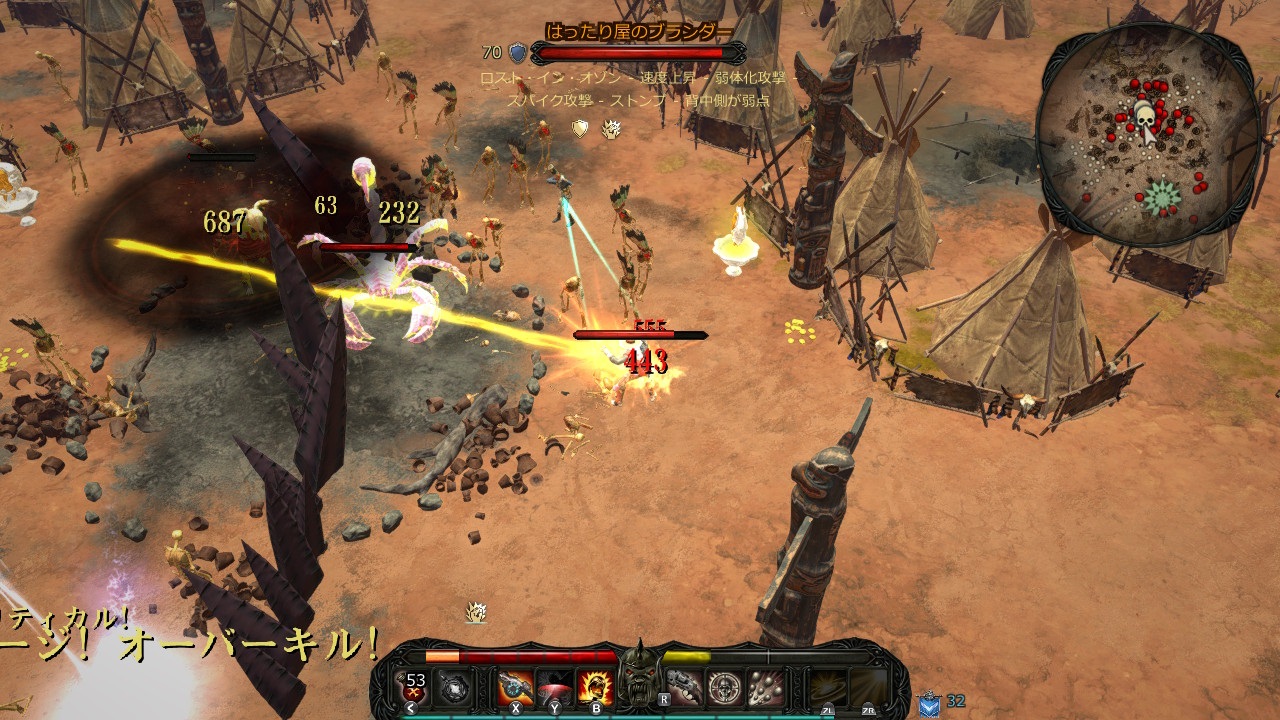This screenshot has width=1280, height=720.
Task: Trigger the red vortex skill
Action: 556,687
